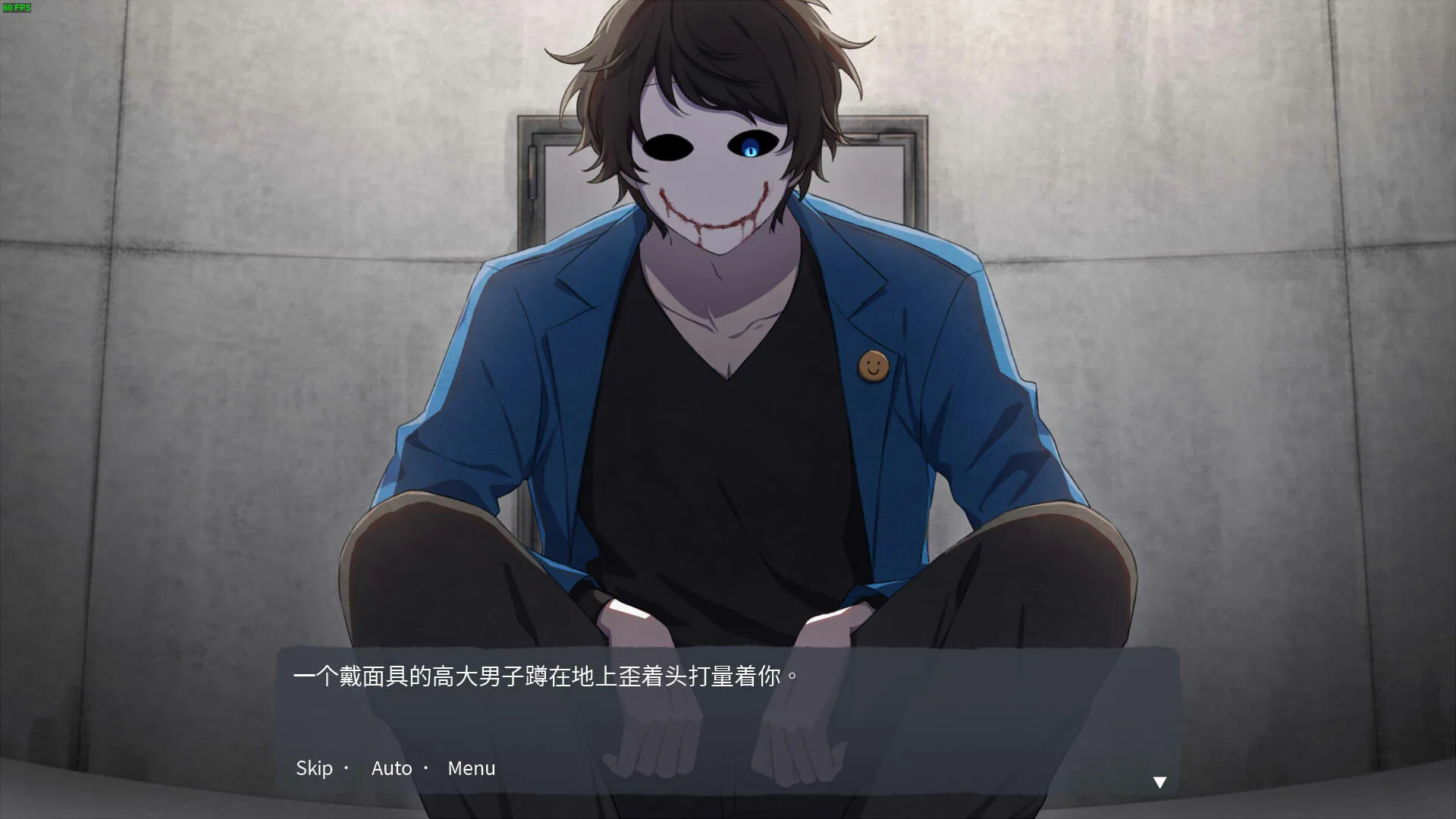The image size is (1456, 819).
Task: Toggle the dialogue auto-advance with Auto
Action: [x=391, y=768]
